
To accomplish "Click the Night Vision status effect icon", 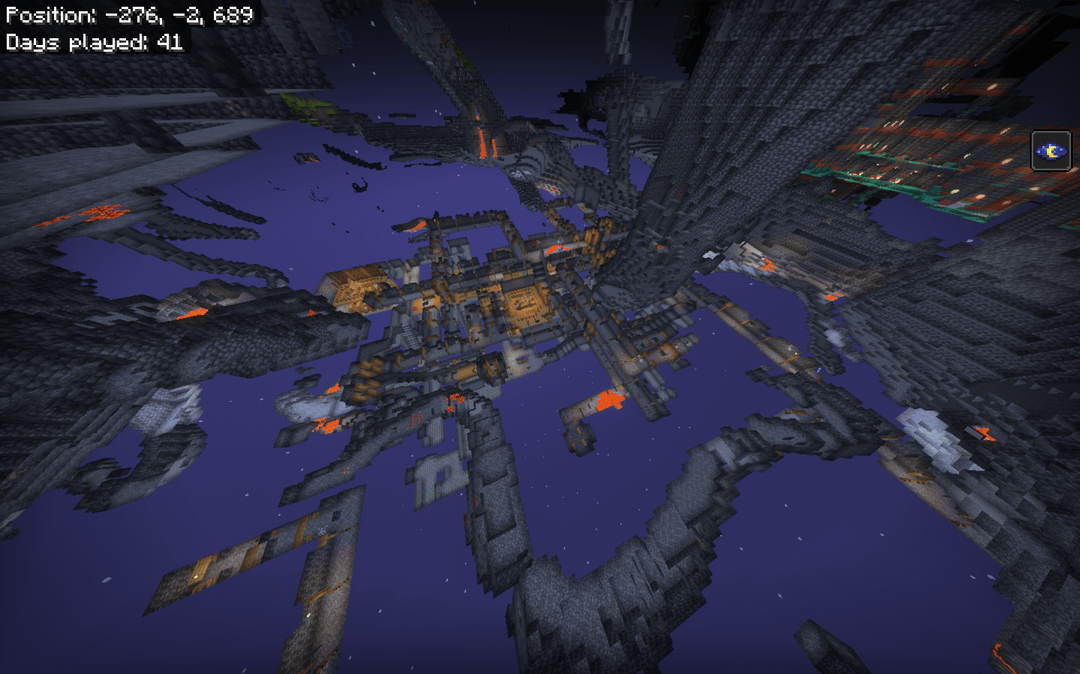I will point(1051,151).
